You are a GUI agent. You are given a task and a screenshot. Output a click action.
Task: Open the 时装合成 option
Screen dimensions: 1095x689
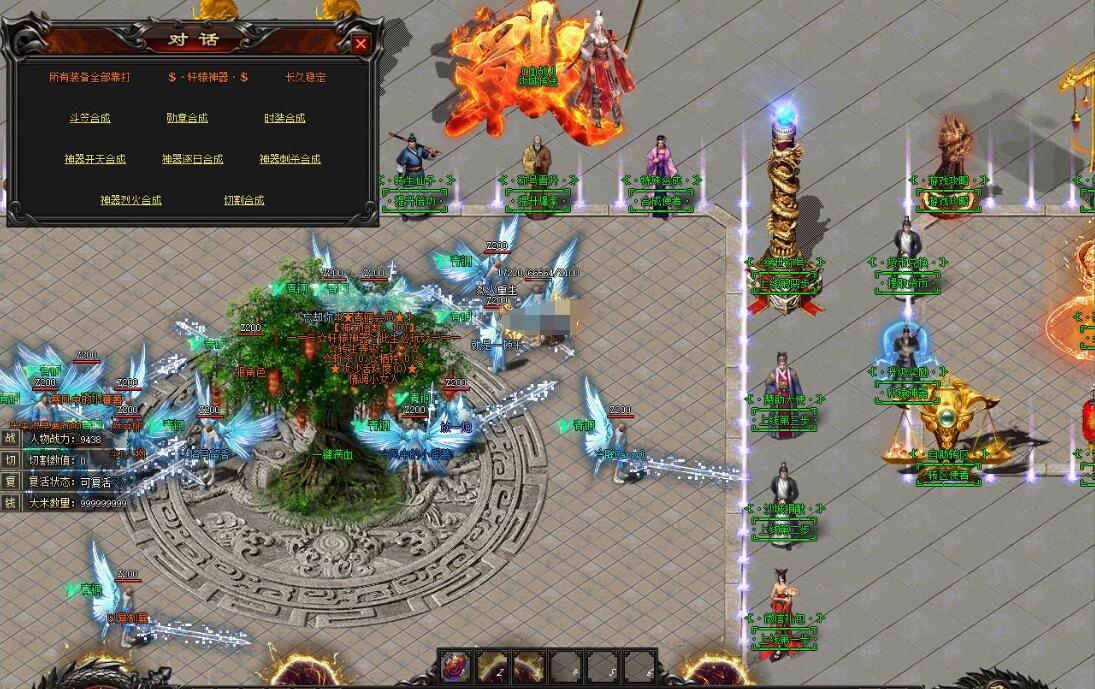click(x=284, y=118)
